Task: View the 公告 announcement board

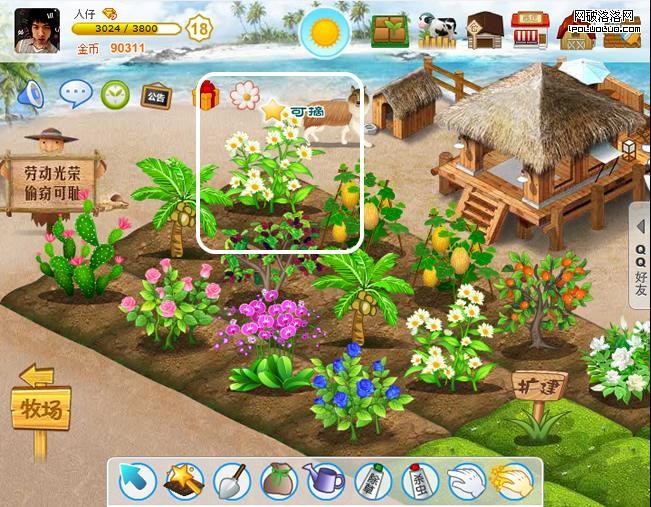Action: [155, 96]
